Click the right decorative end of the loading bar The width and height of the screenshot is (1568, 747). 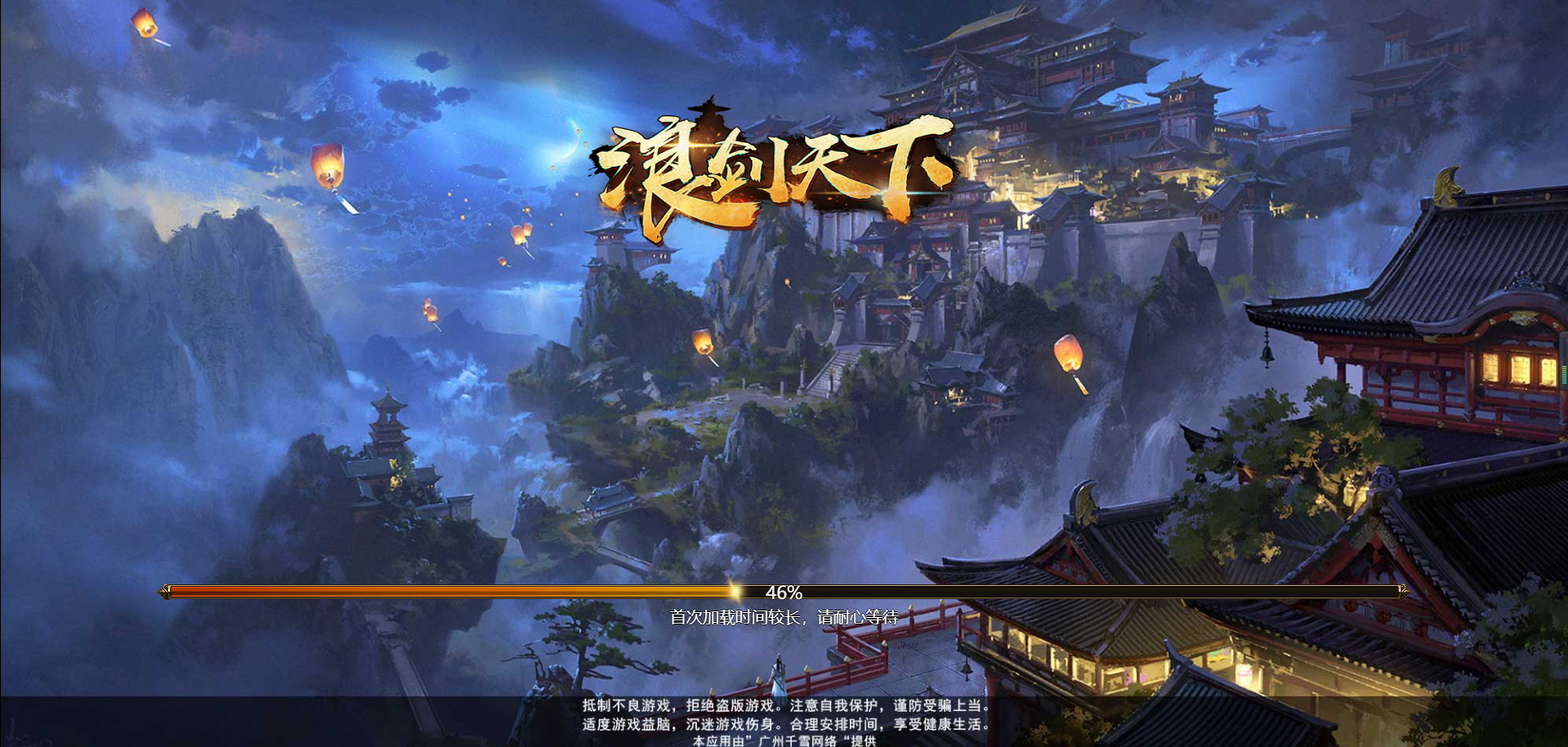click(x=1403, y=590)
